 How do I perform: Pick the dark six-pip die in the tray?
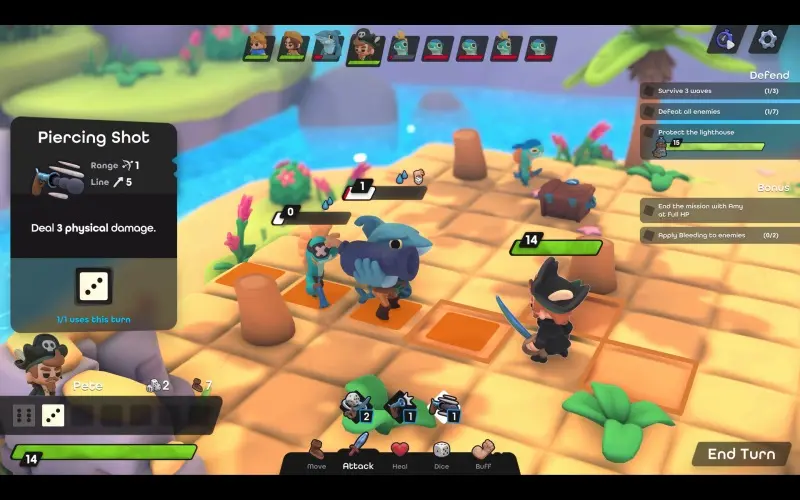coord(24,415)
